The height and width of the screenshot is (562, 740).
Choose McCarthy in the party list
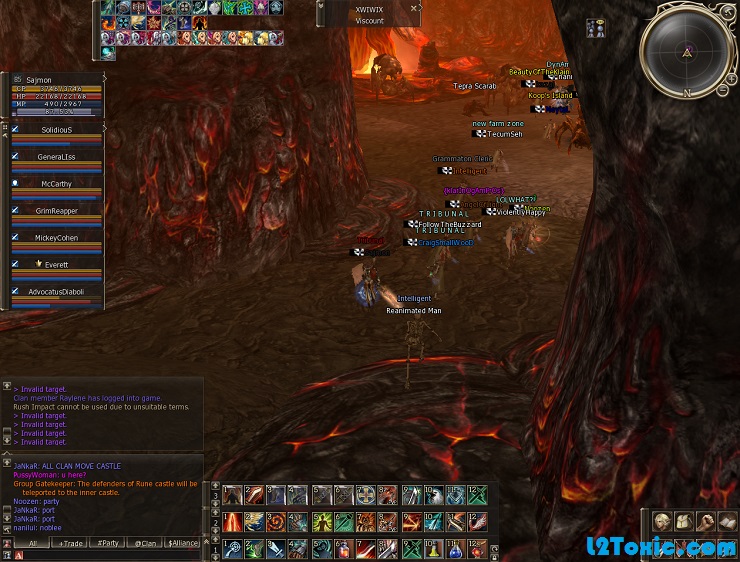coord(57,183)
